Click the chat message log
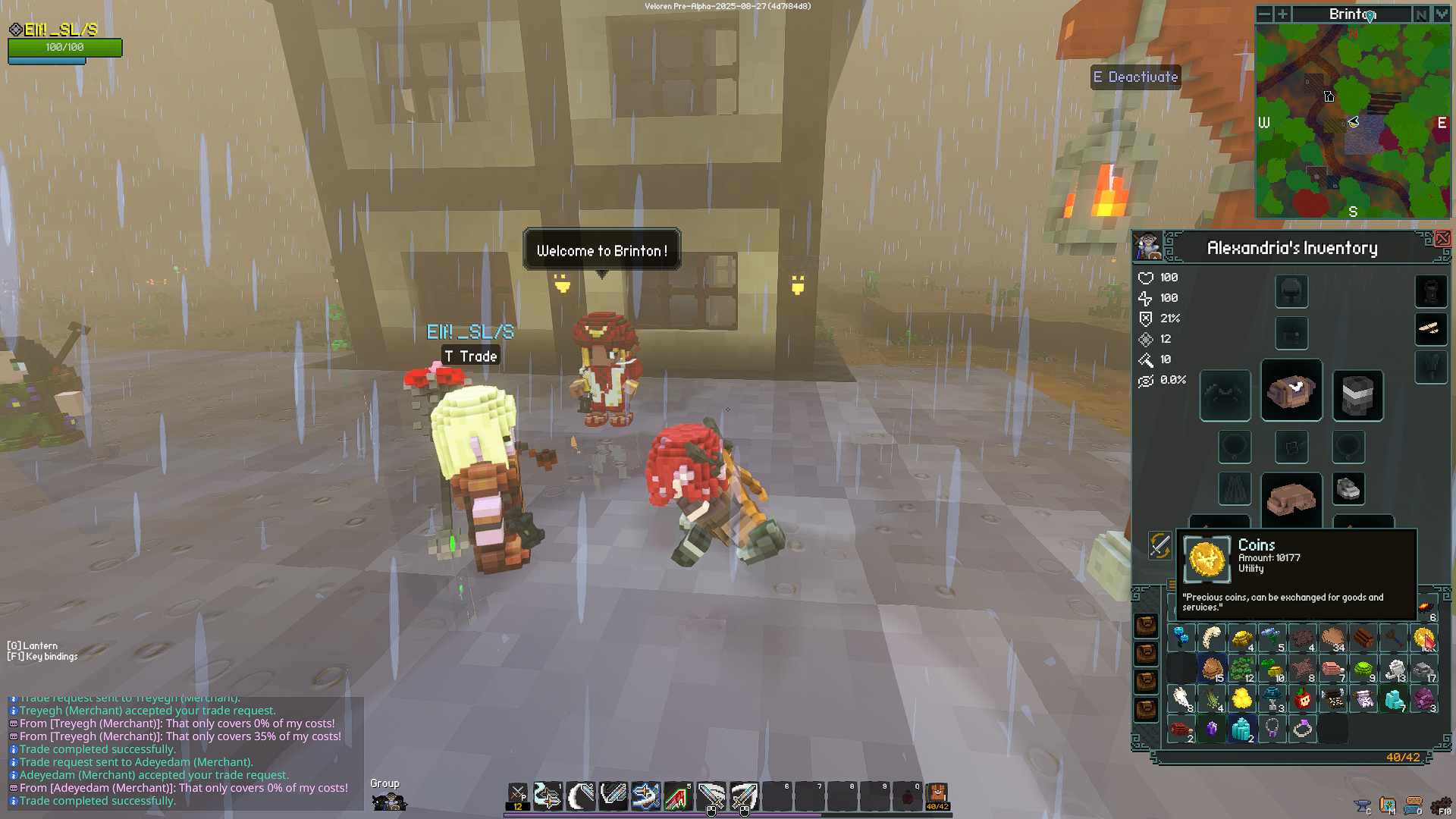 [x=182, y=751]
